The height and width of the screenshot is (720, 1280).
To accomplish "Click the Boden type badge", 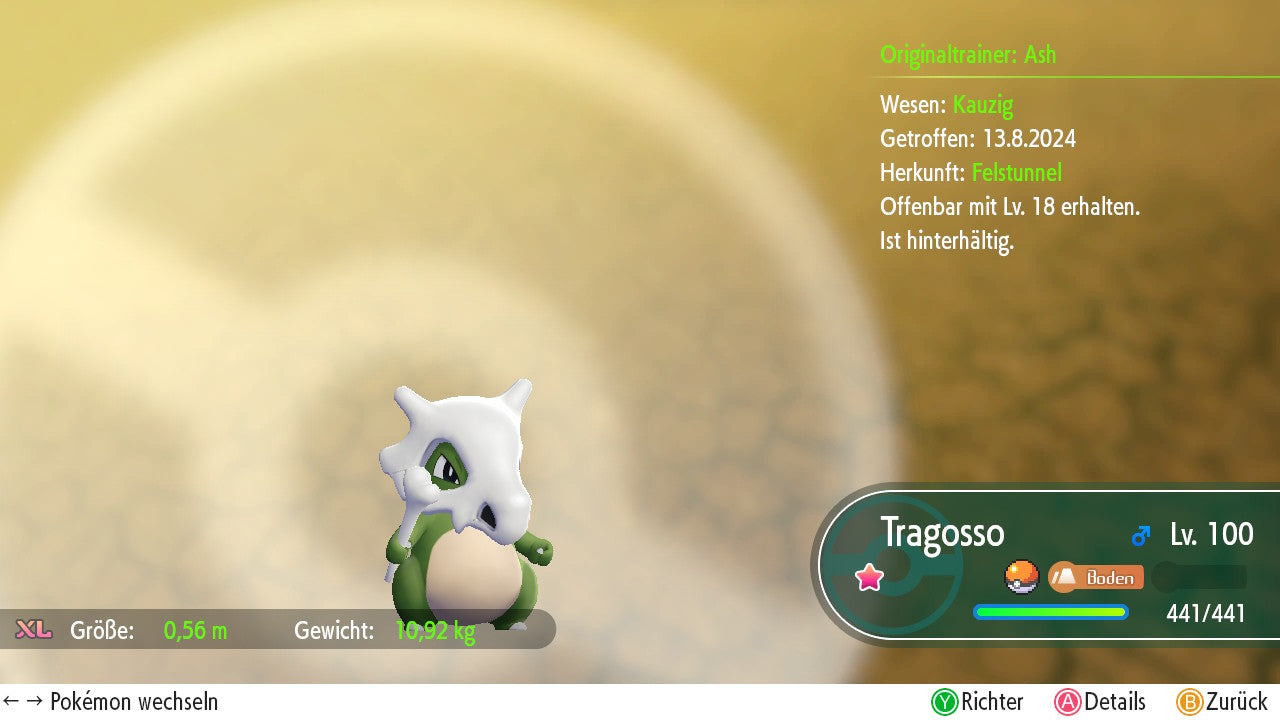I will click(1096, 577).
